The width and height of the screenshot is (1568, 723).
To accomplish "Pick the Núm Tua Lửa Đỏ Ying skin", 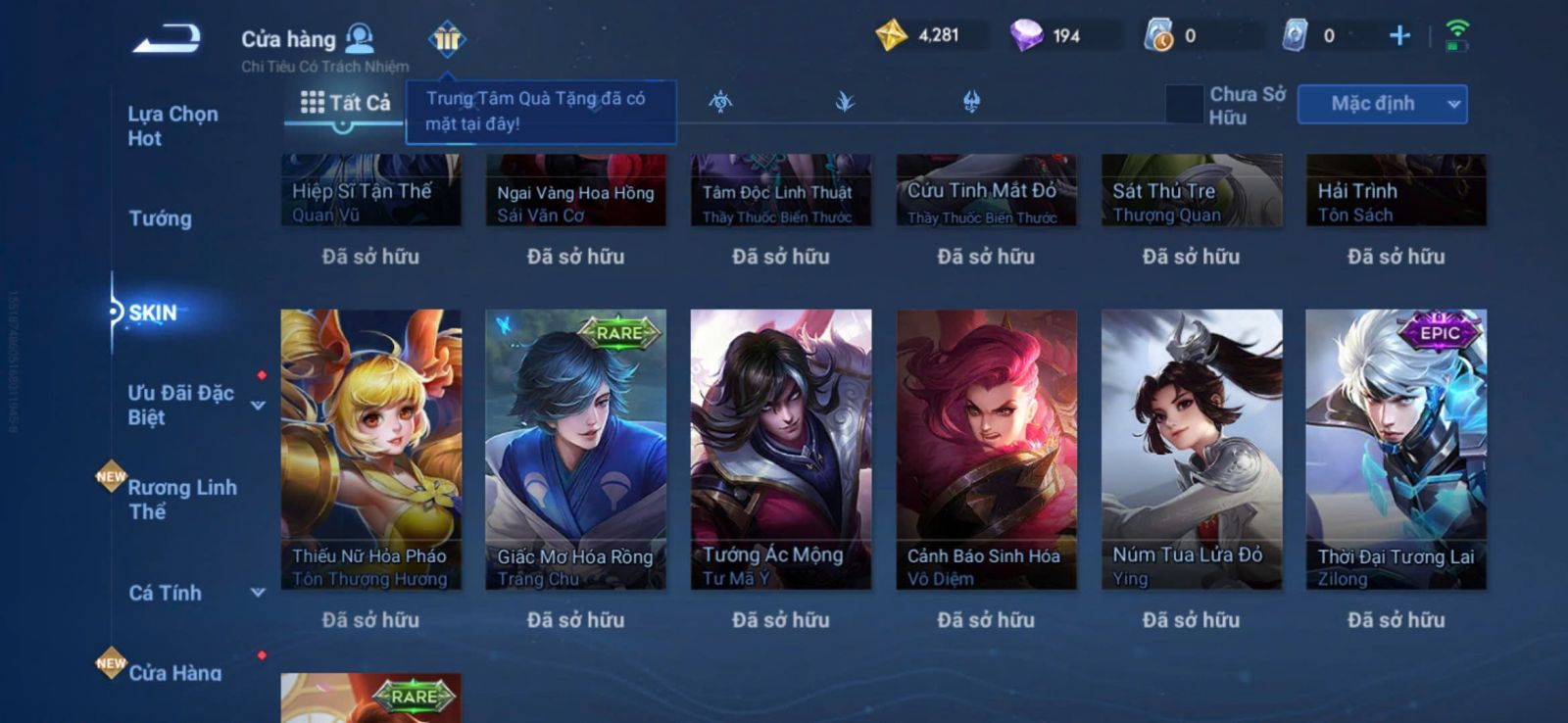I will pos(1192,450).
